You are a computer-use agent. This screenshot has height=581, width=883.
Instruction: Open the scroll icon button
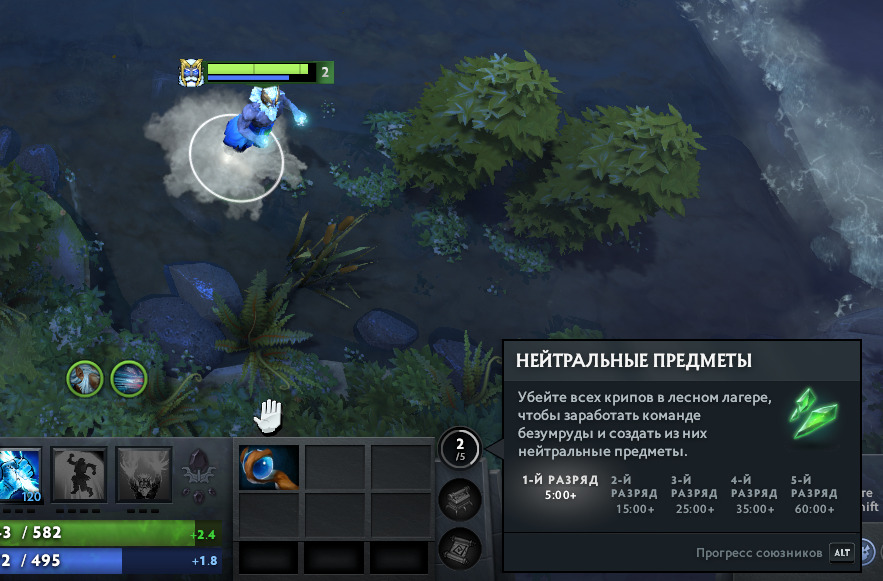pos(460,548)
